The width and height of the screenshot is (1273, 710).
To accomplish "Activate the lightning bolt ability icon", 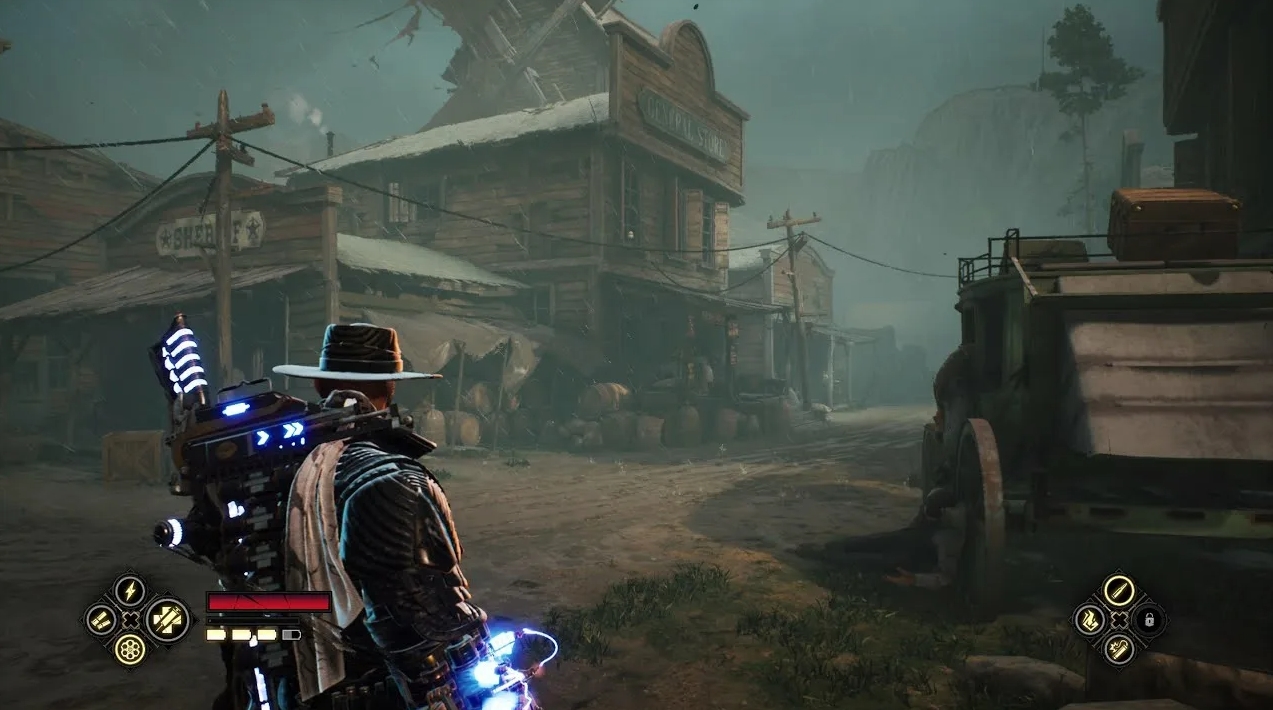I will (130, 590).
